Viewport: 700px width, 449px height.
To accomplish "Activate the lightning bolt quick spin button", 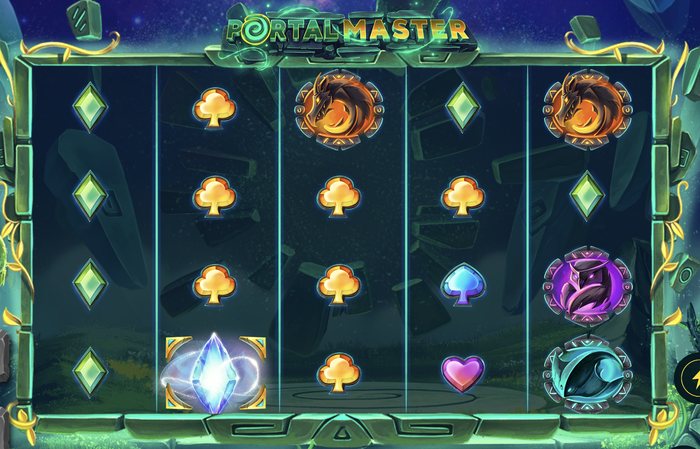I will point(692,377).
